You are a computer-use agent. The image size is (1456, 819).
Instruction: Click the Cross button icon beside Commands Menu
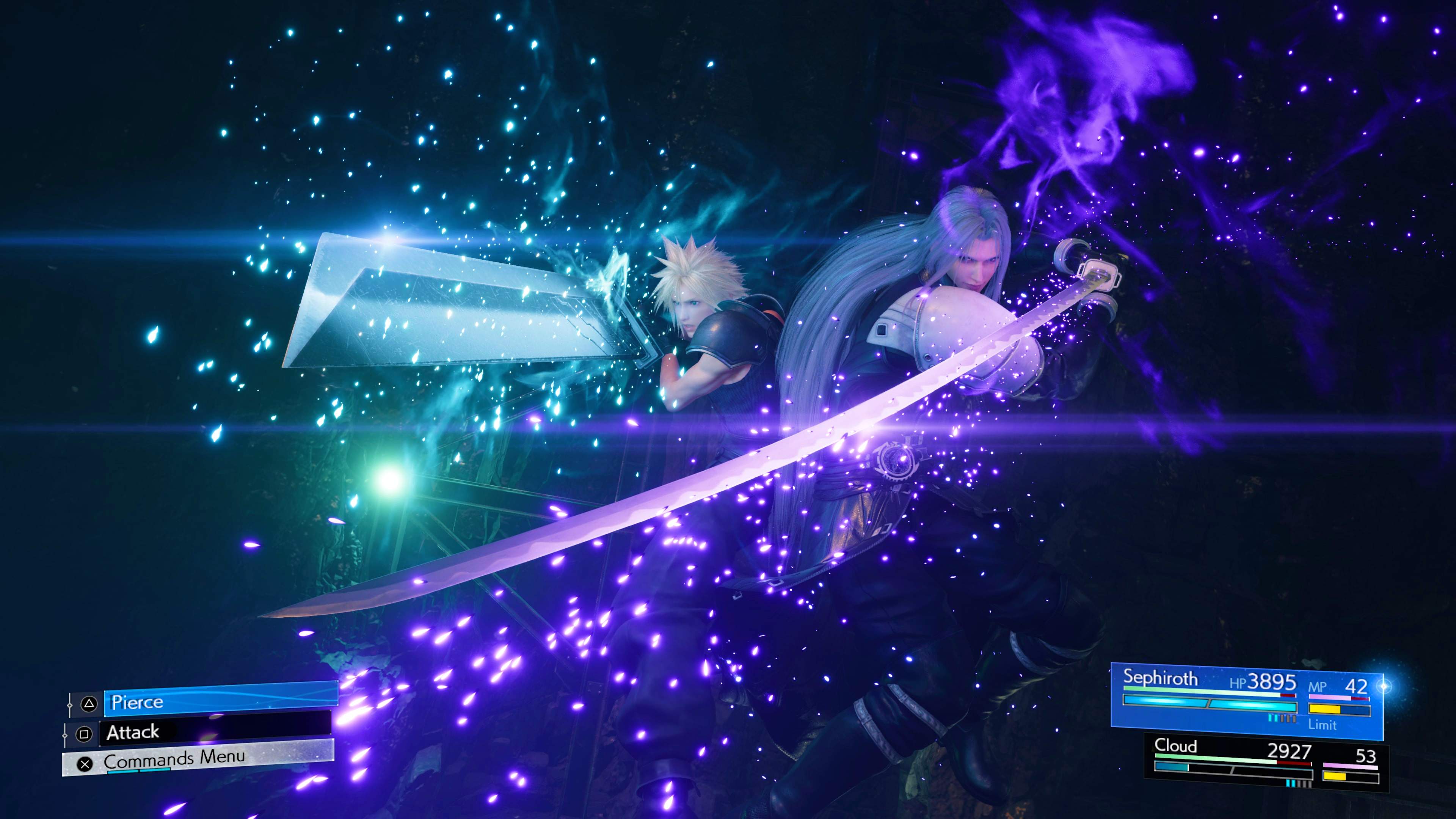(x=85, y=765)
